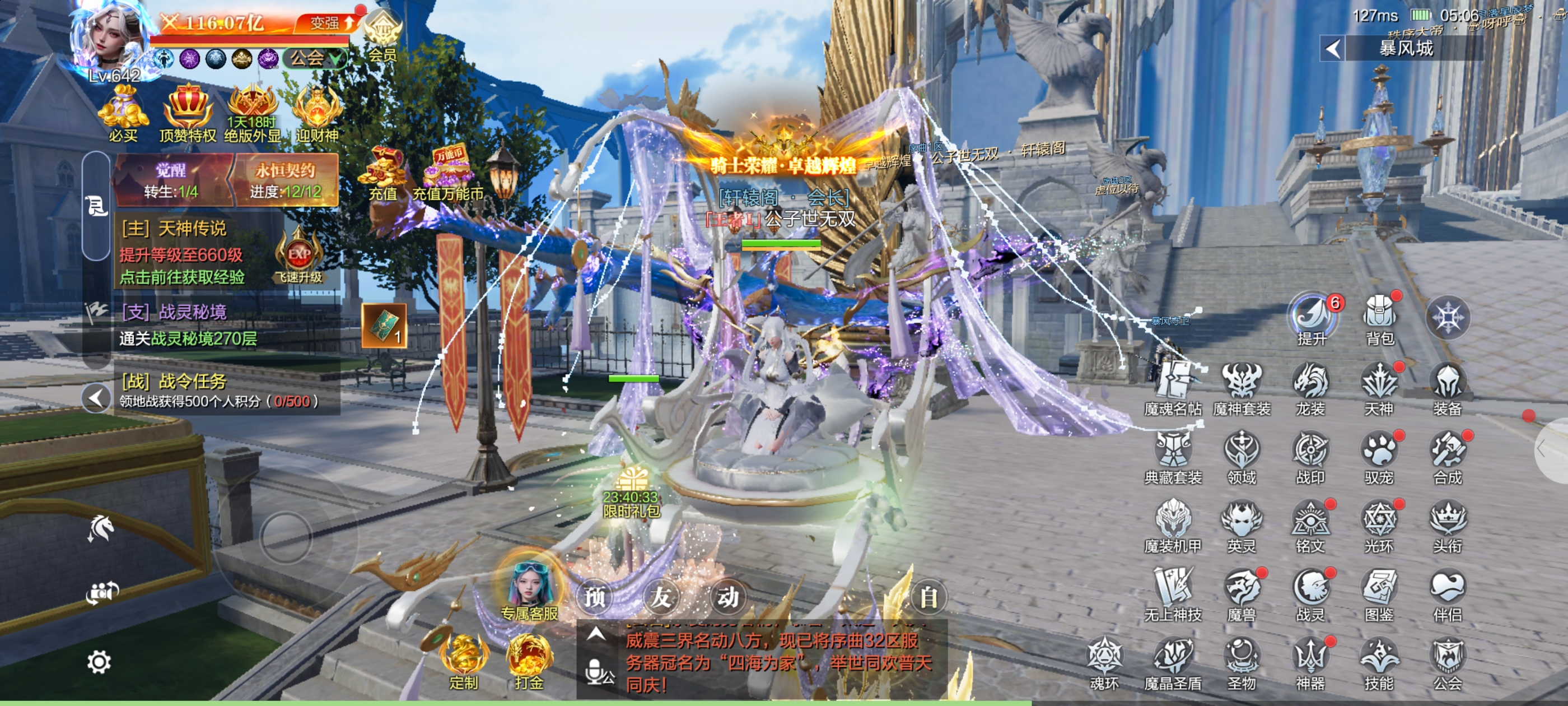Open the 驭宠 pet menu
This screenshot has width=1568, height=706.
pos(1378,457)
